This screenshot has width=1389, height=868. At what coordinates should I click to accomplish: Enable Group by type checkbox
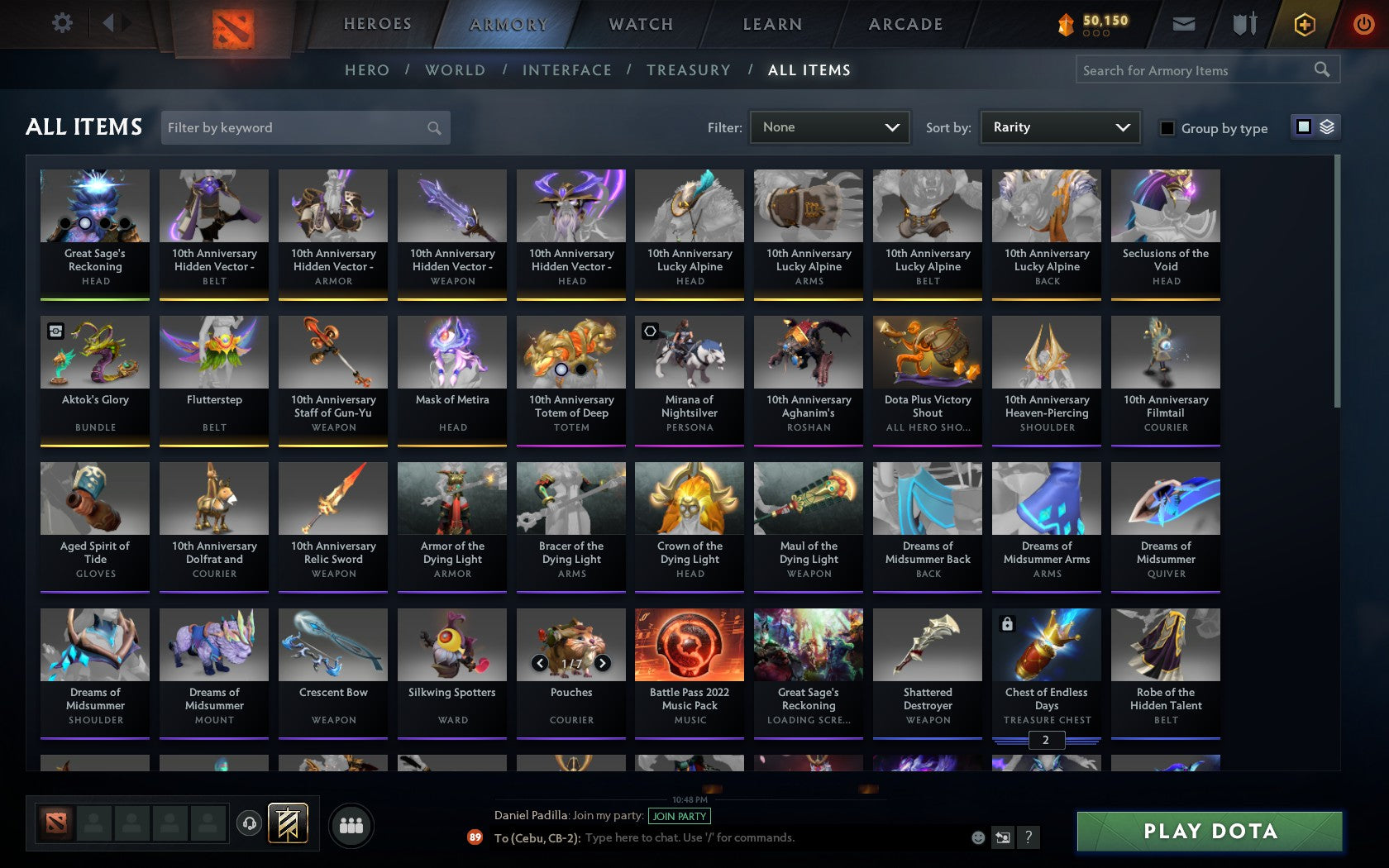[x=1166, y=129]
